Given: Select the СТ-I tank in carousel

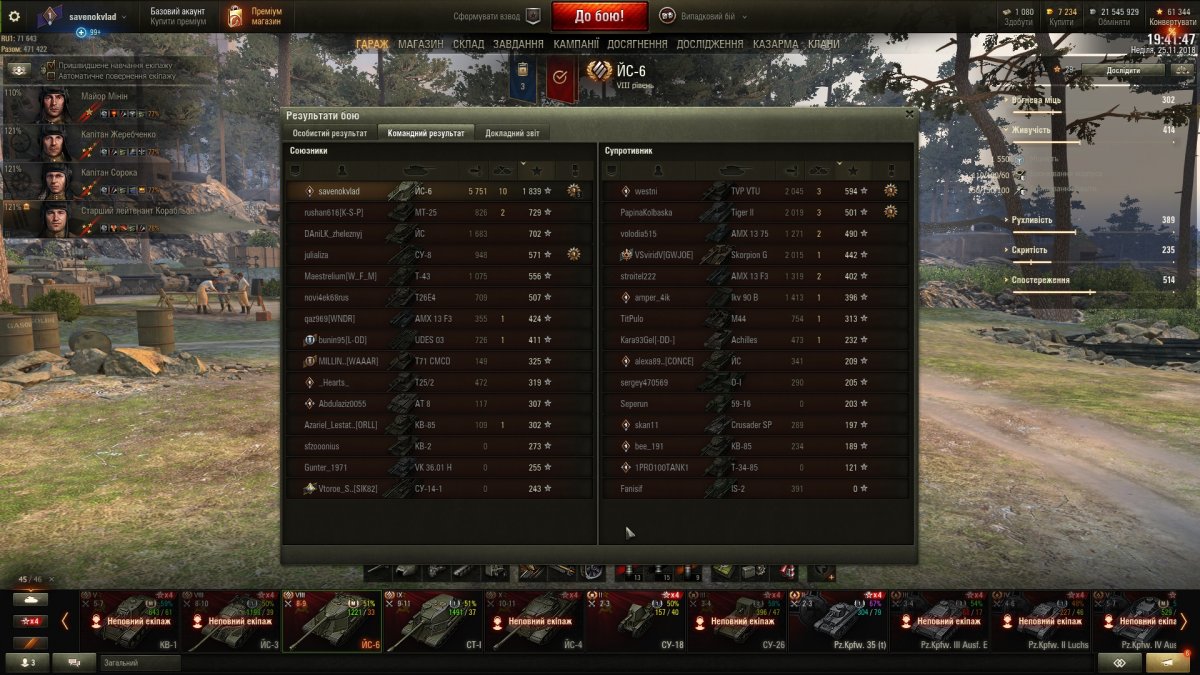Looking at the screenshot, I should click(433, 621).
